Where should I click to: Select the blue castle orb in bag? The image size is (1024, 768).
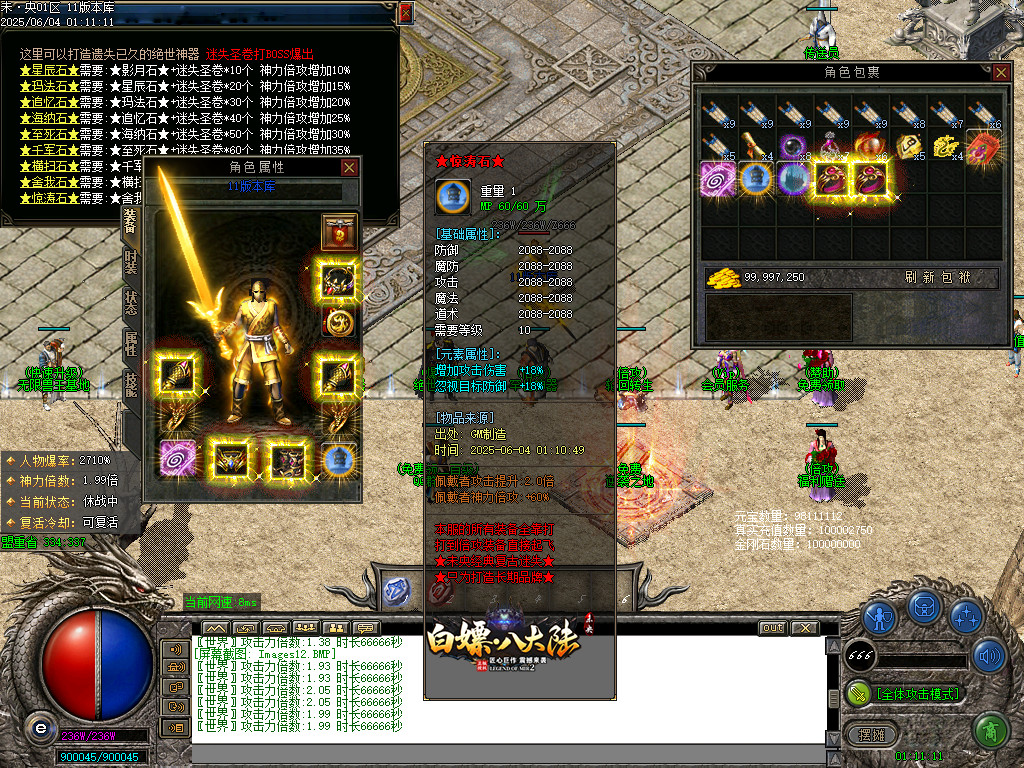(x=754, y=180)
